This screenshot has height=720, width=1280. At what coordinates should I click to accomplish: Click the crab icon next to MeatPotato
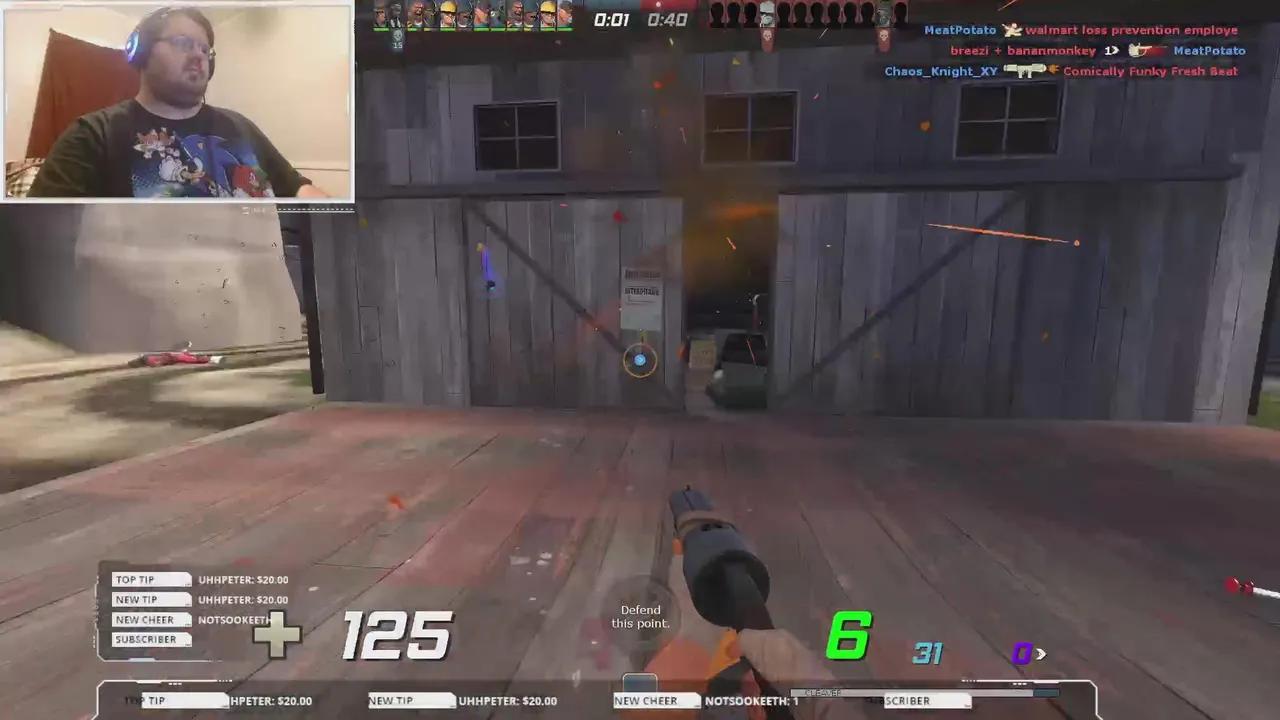pyautogui.click(x=1013, y=29)
